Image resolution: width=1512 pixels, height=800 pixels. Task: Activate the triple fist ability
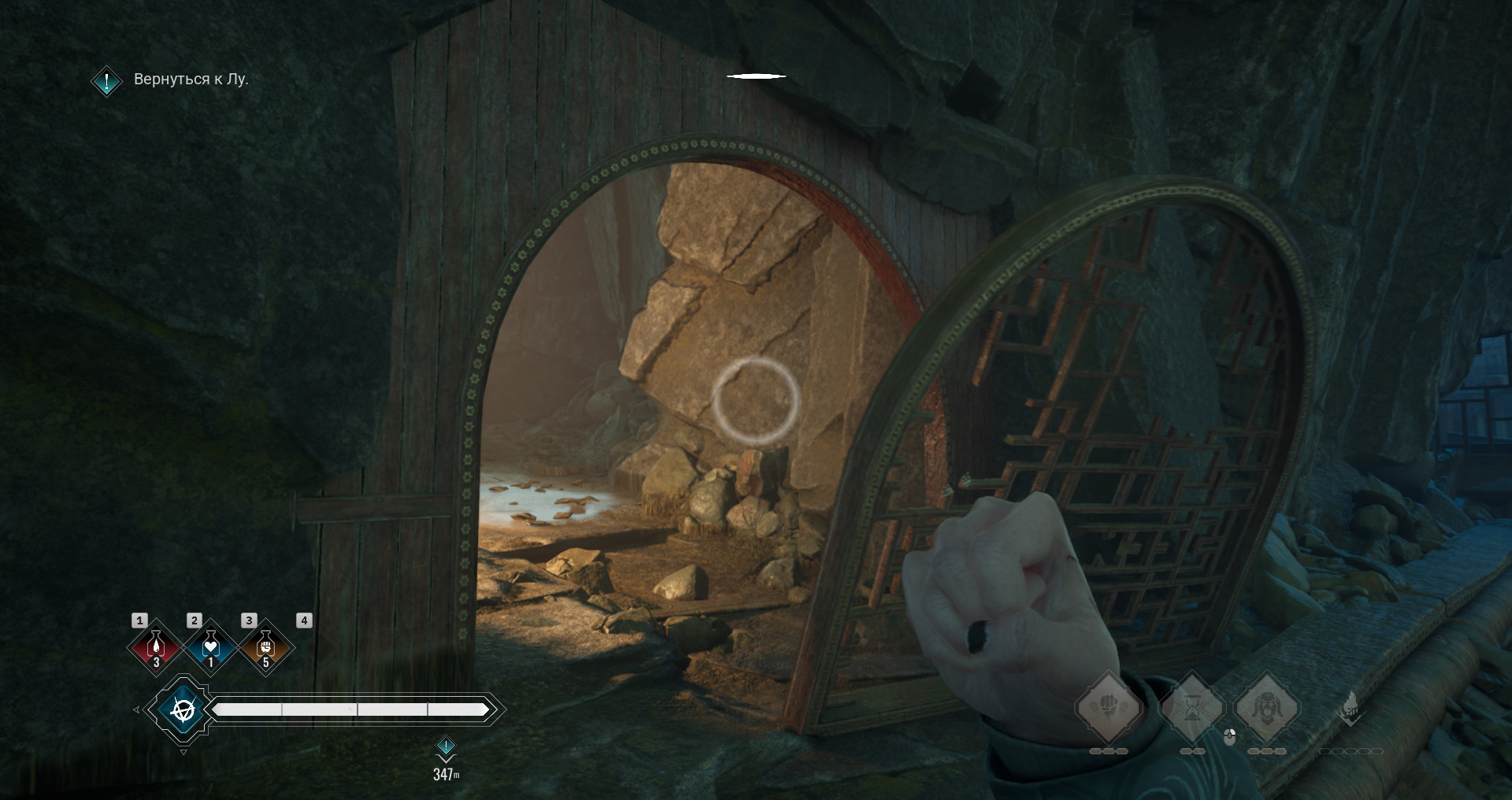click(1109, 707)
